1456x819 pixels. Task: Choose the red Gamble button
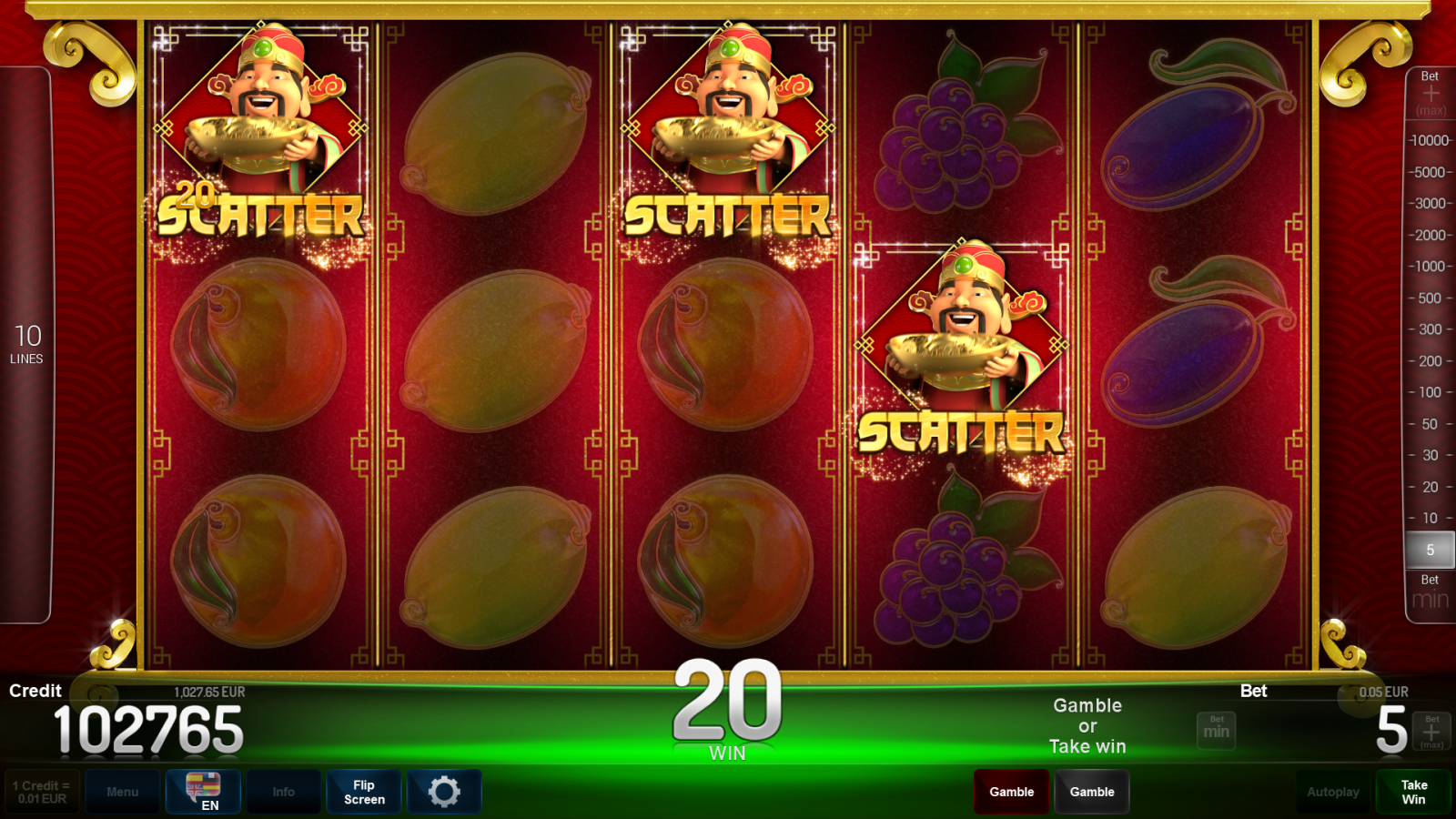(1011, 792)
